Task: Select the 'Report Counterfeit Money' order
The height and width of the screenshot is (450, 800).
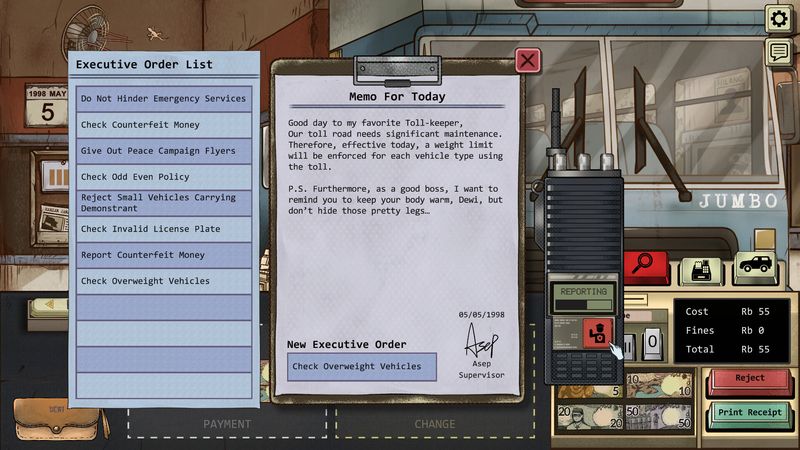Action: pyautogui.click(x=164, y=255)
